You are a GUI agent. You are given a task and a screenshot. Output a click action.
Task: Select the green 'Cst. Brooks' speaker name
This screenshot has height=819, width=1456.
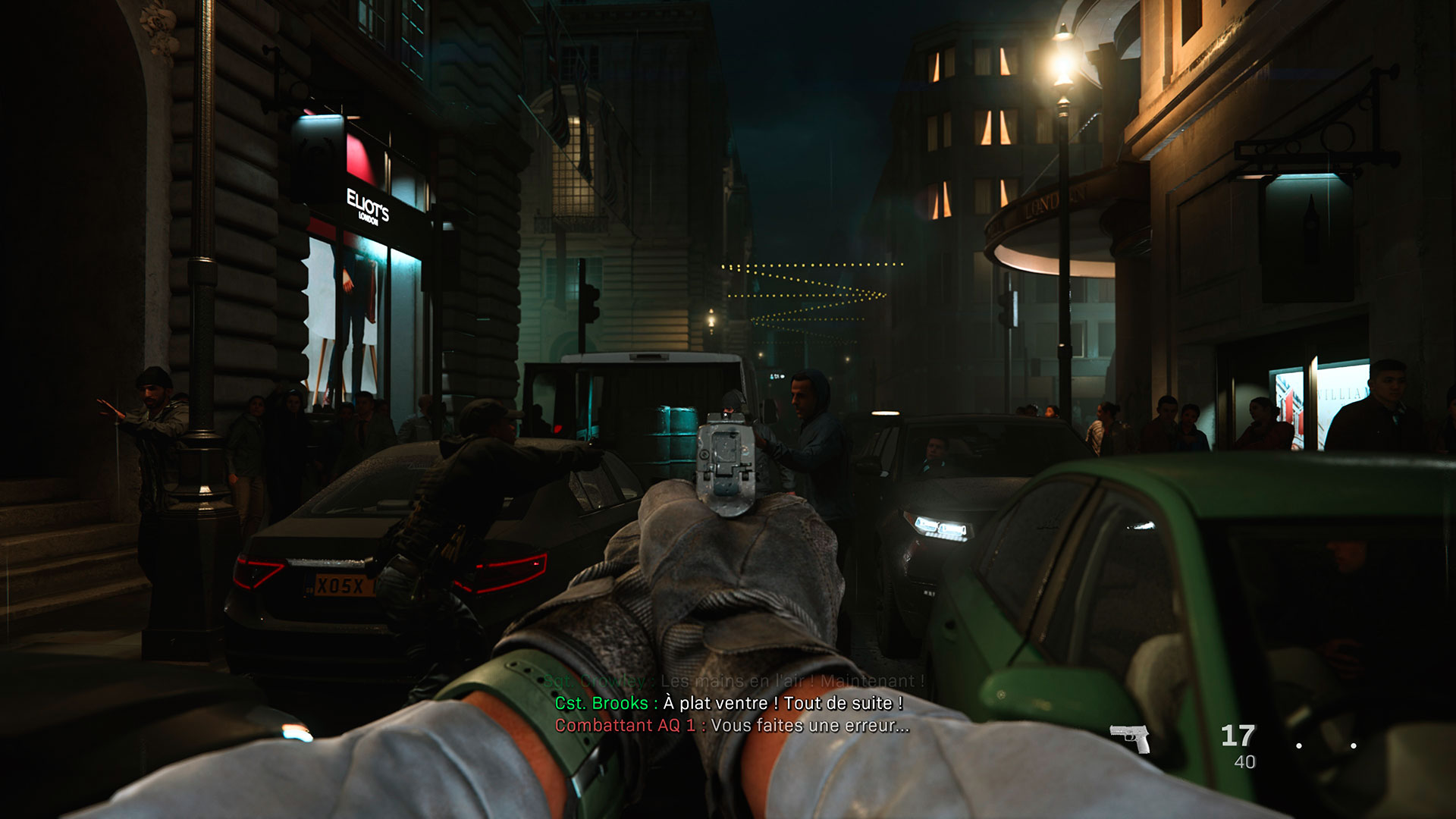pos(601,704)
